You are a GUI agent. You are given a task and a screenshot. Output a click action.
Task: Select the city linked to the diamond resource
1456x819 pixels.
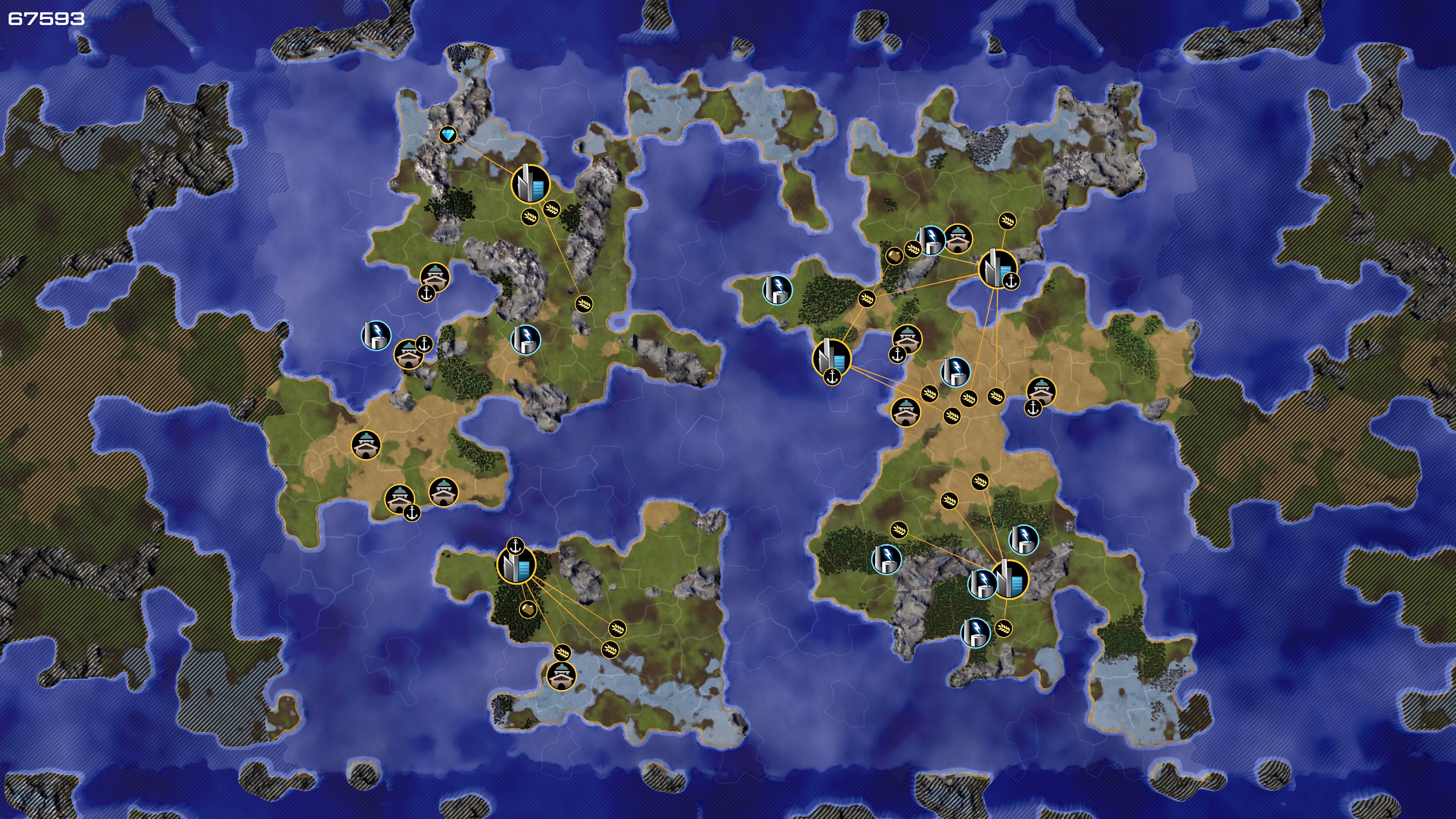[x=530, y=183]
